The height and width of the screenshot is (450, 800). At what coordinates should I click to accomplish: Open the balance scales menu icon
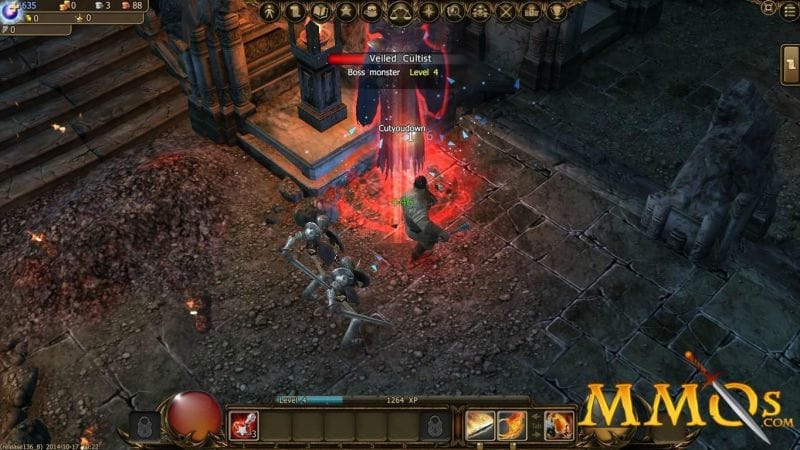[400, 12]
